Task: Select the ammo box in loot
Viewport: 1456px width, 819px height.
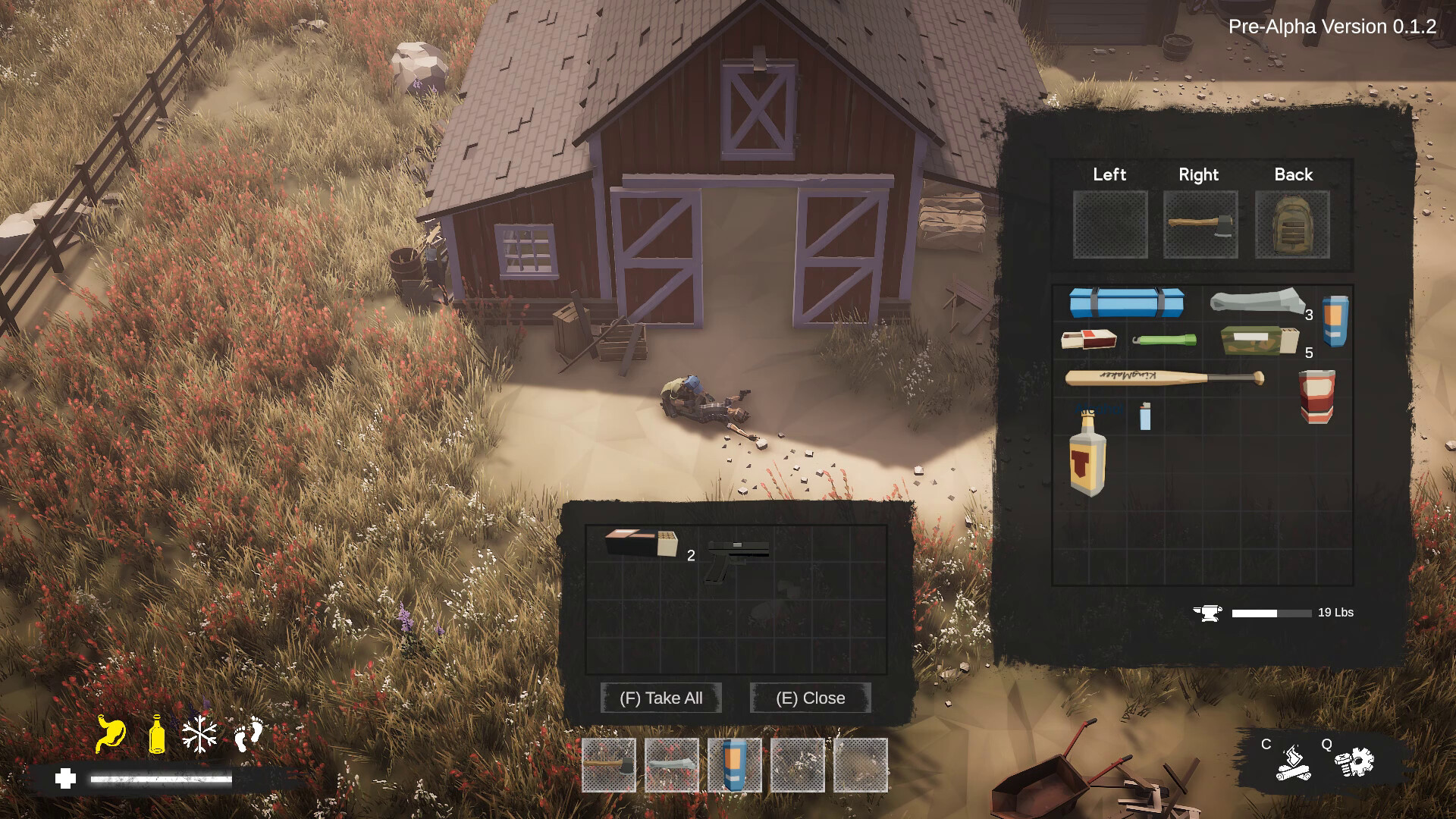Action: [642, 543]
